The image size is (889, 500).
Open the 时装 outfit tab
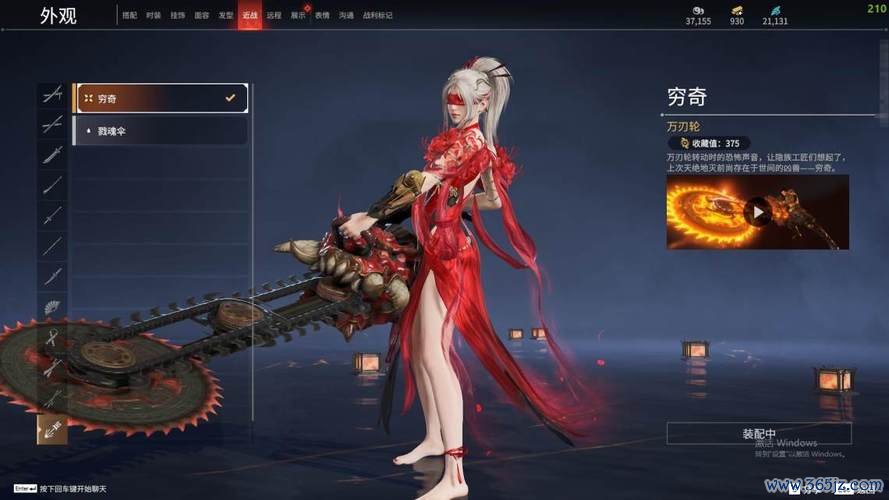pyautogui.click(x=153, y=16)
